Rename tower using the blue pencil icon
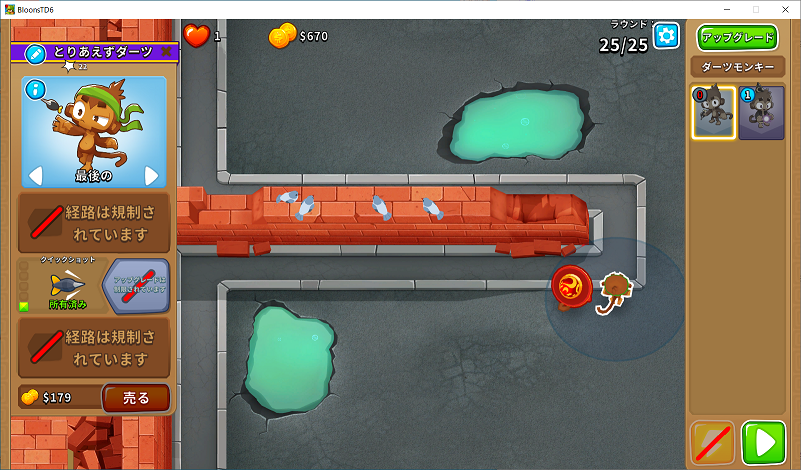The image size is (801, 470). (x=34, y=52)
